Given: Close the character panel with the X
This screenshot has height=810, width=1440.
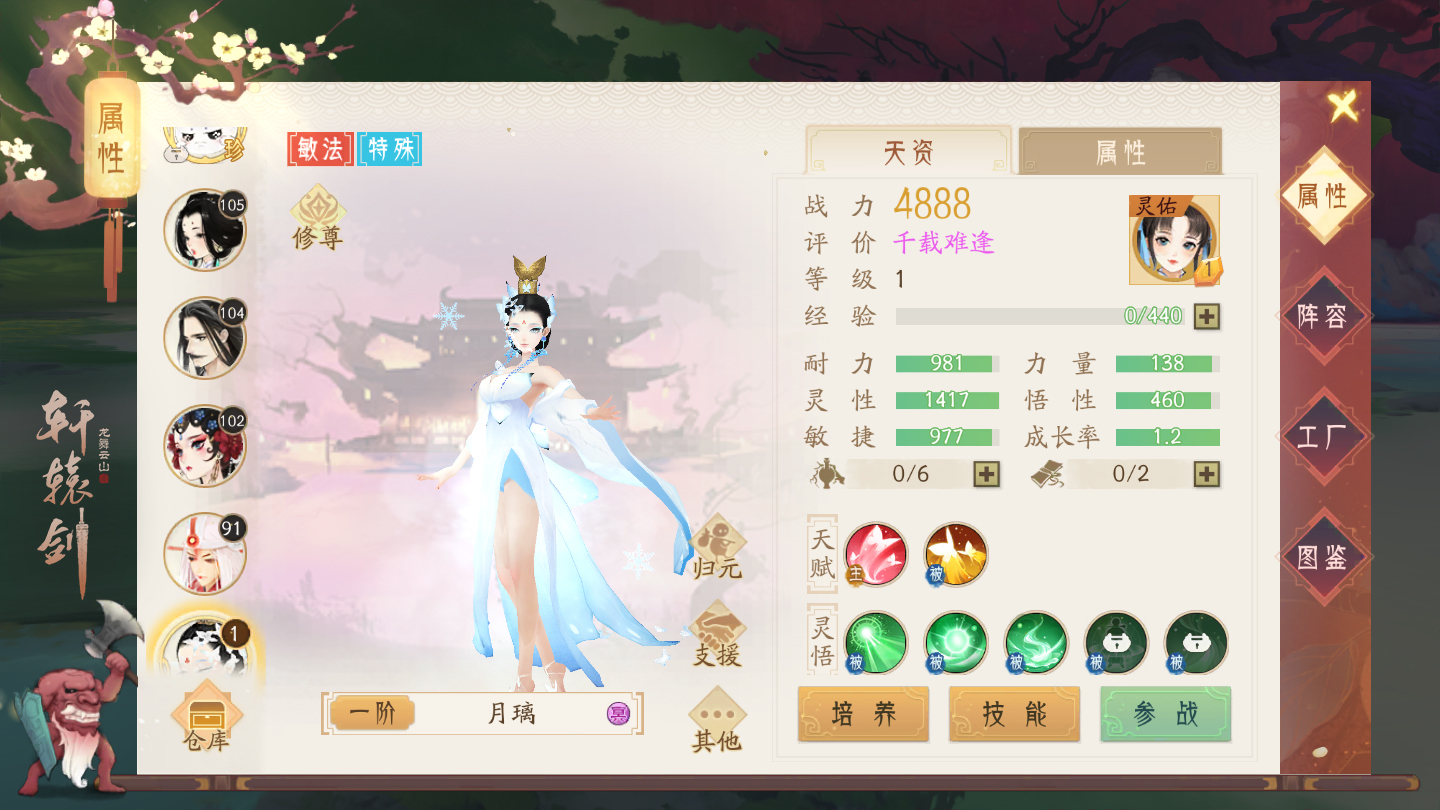Looking at the screenshot, I should tap(1343, 106).
